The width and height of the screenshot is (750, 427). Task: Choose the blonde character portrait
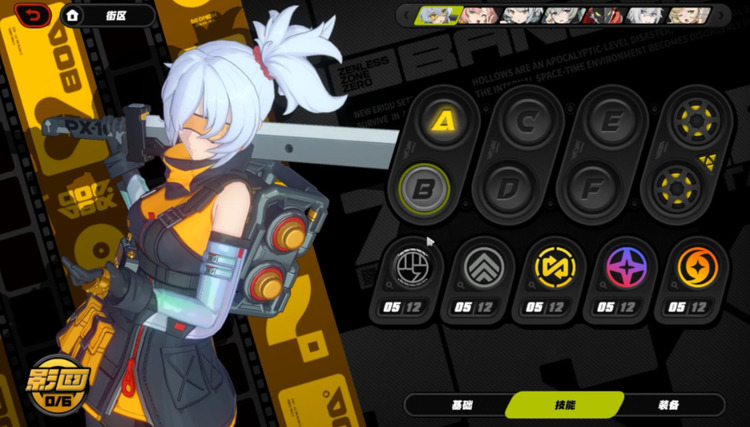[x=684, y=15]
